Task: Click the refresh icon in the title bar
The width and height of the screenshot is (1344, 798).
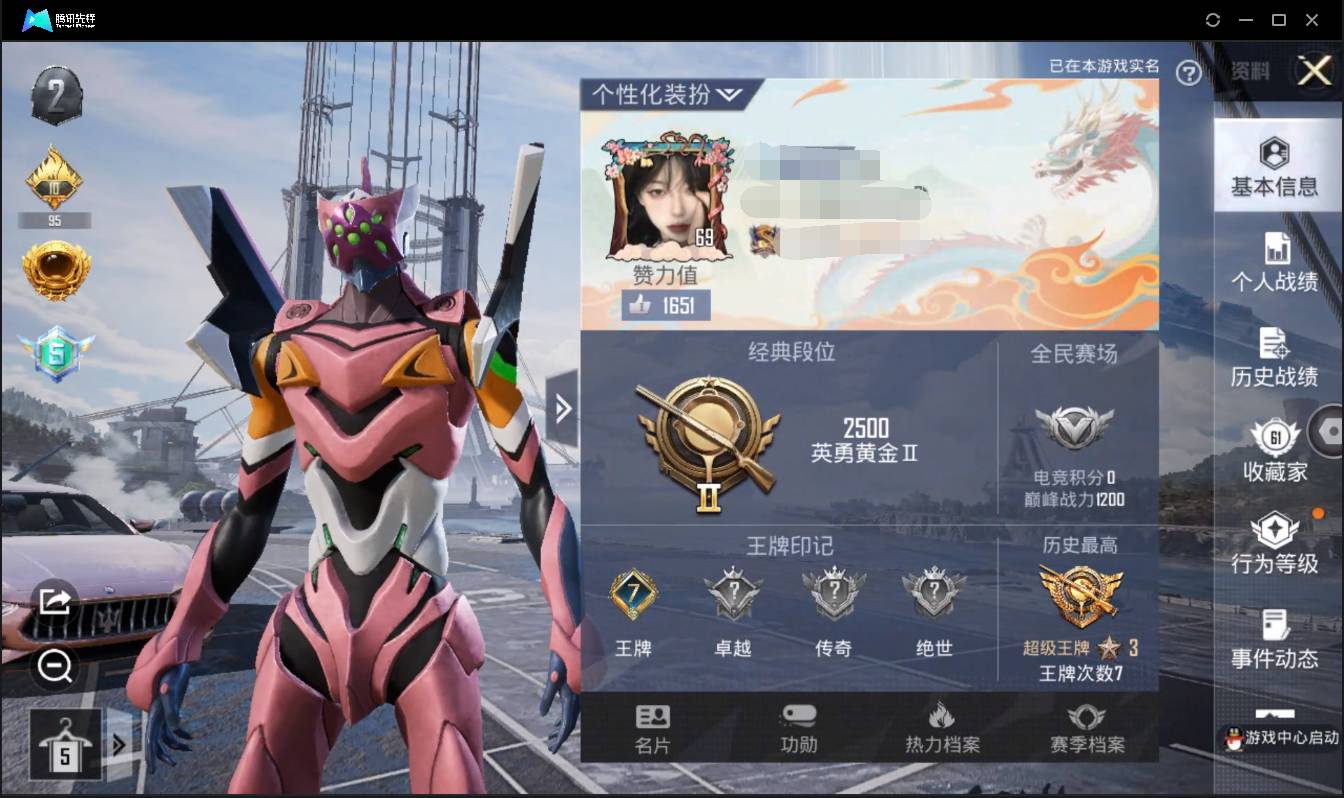Action: [1213, 19]
